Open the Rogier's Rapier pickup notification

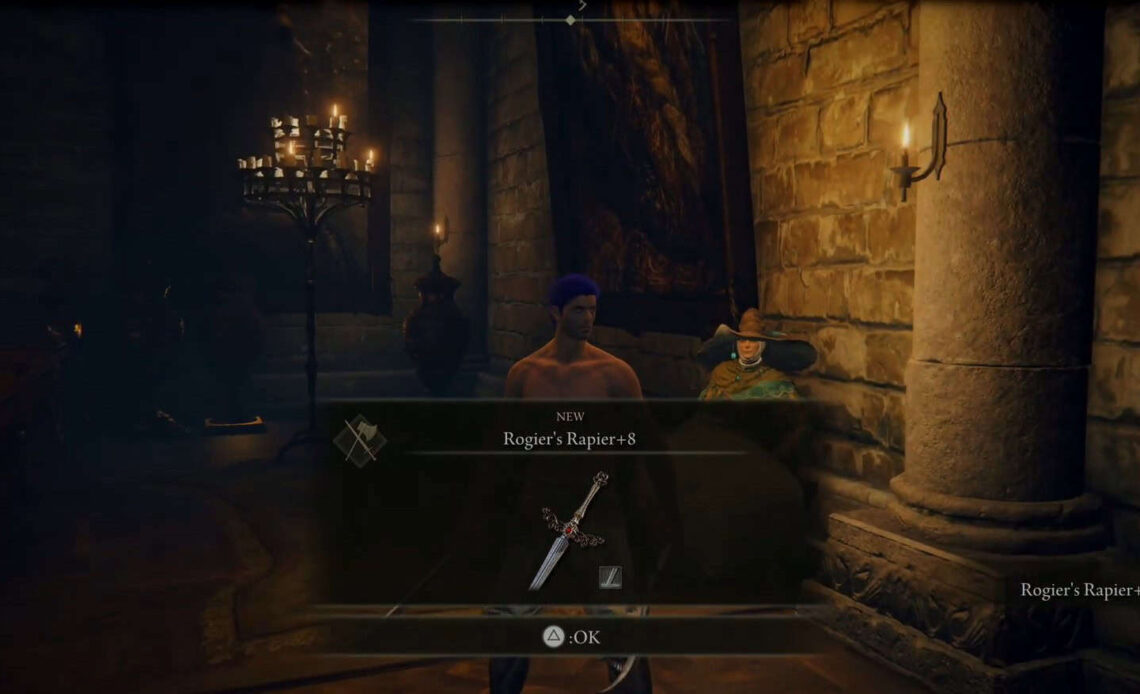1078,590
